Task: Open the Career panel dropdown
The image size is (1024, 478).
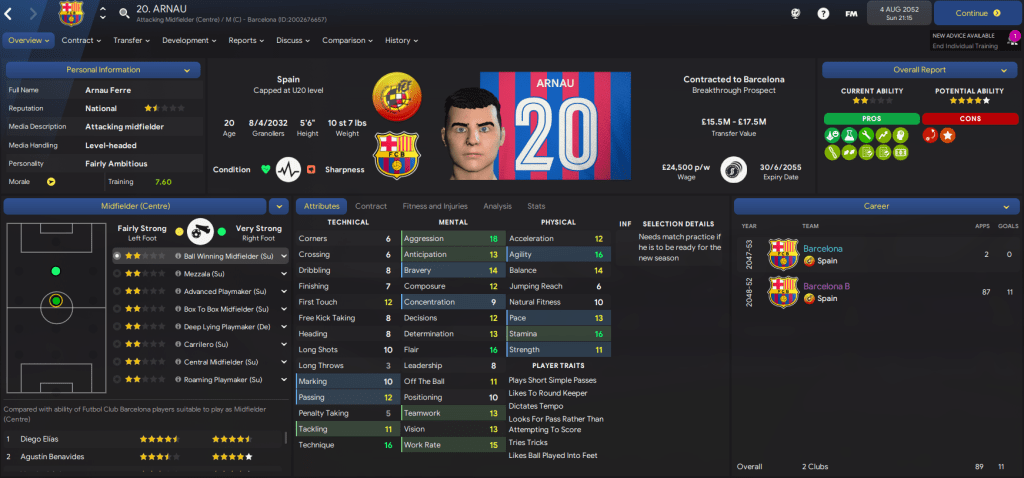Action: [x=1002, y=206]
